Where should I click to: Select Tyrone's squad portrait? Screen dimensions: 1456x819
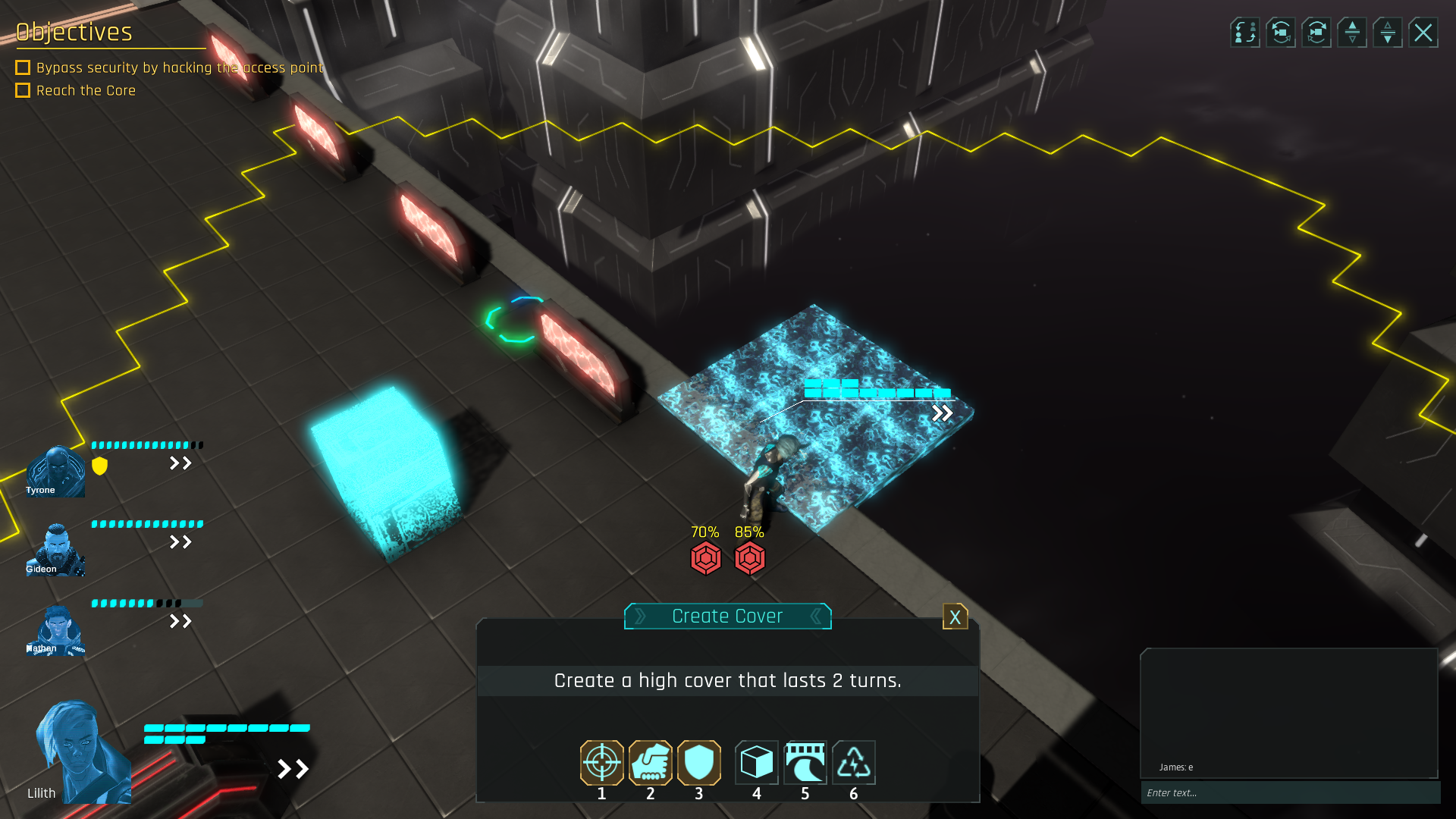pos(55,472)
